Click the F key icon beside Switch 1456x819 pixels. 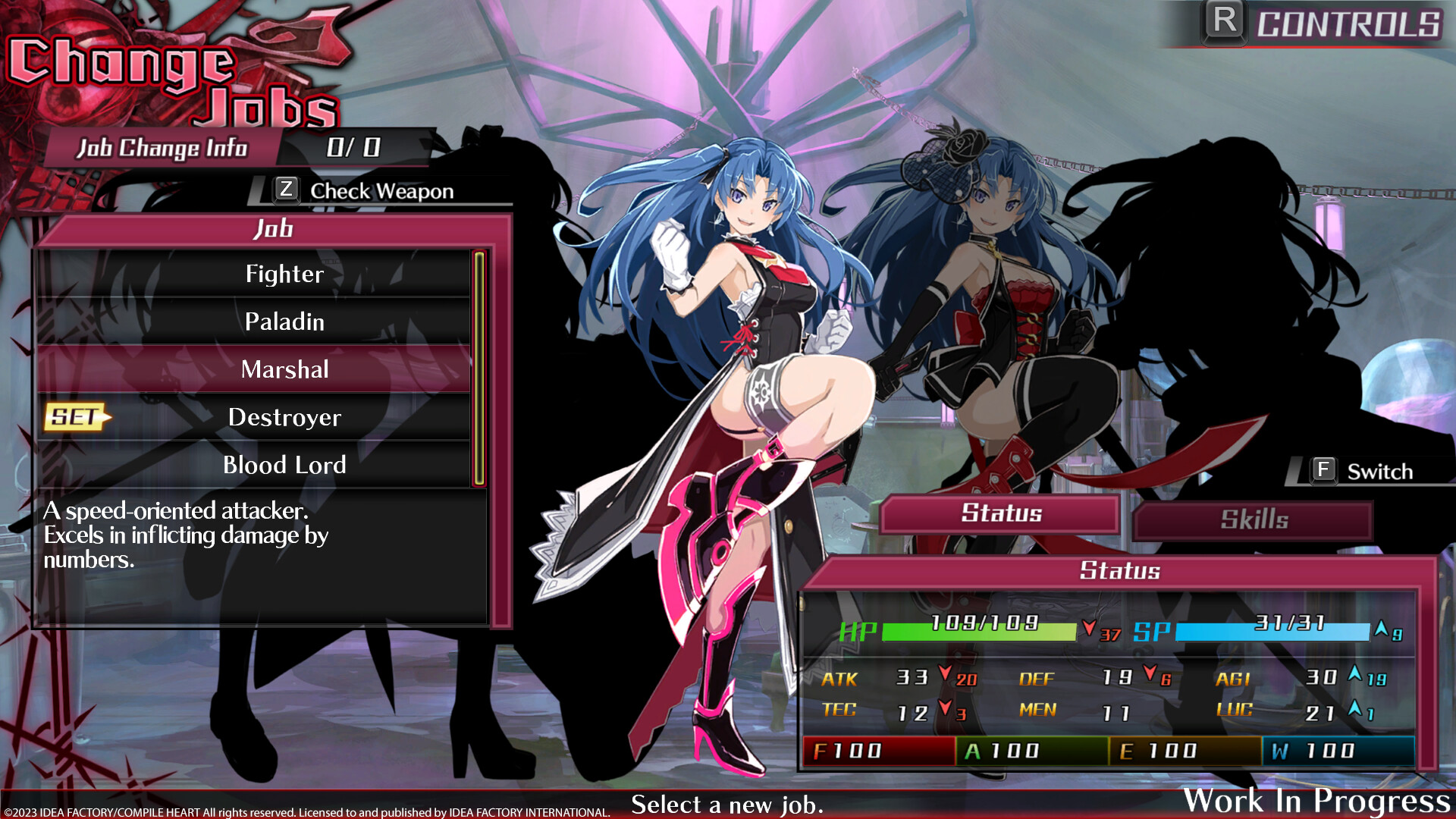click(1323, 470)
